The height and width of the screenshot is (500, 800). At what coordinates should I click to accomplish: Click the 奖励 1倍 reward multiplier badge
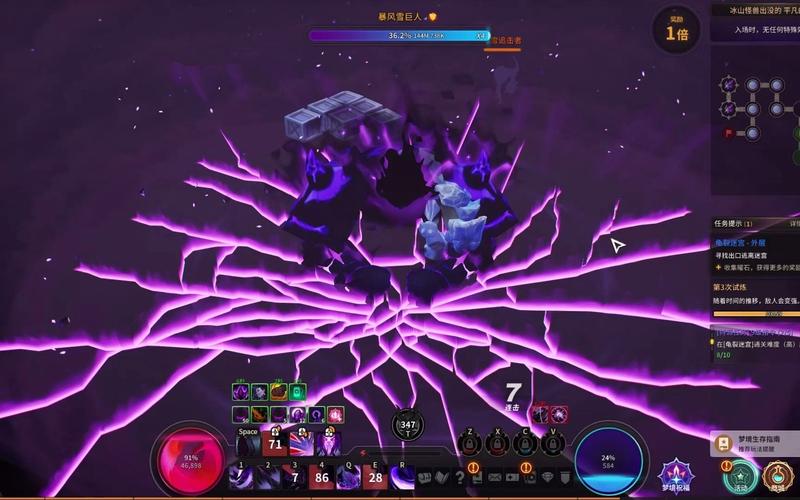click(676, 28)
